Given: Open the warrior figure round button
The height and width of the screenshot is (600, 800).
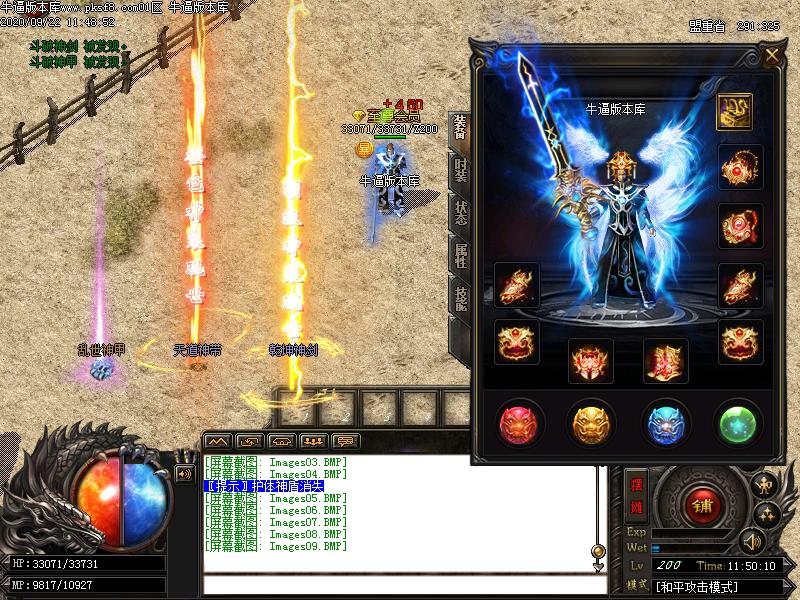Looking at the screenshot, I should (764, 485).
